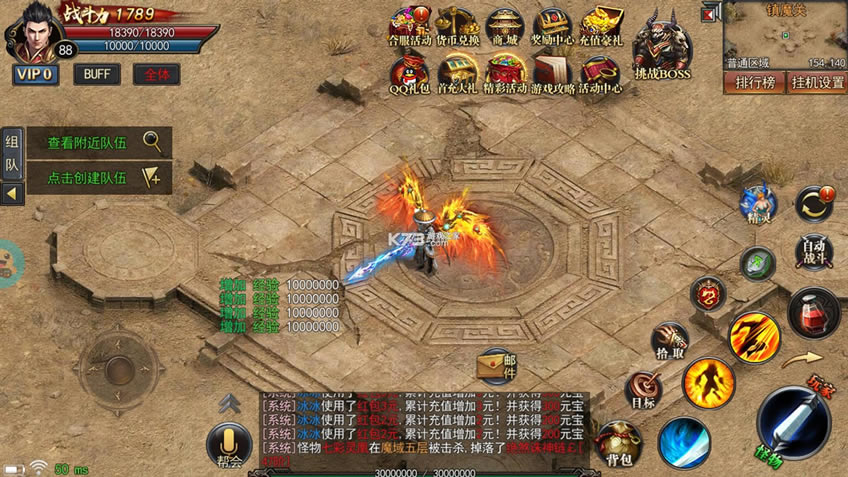Tap the 拾取 pickup button
848x477 pixels.
pos(669,342)
